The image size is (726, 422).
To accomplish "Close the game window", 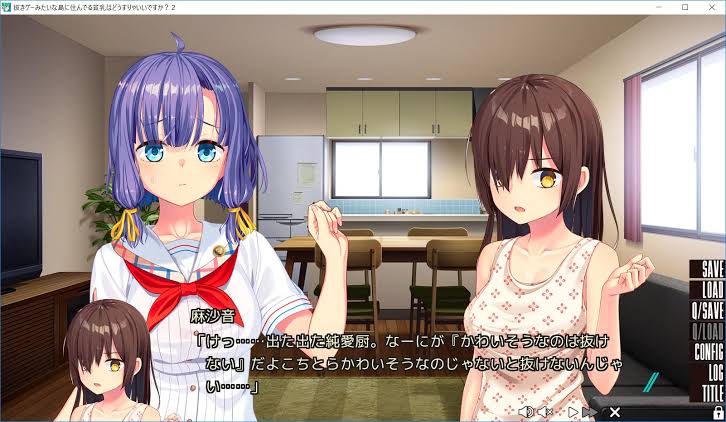I will click(x=713, y=7).
